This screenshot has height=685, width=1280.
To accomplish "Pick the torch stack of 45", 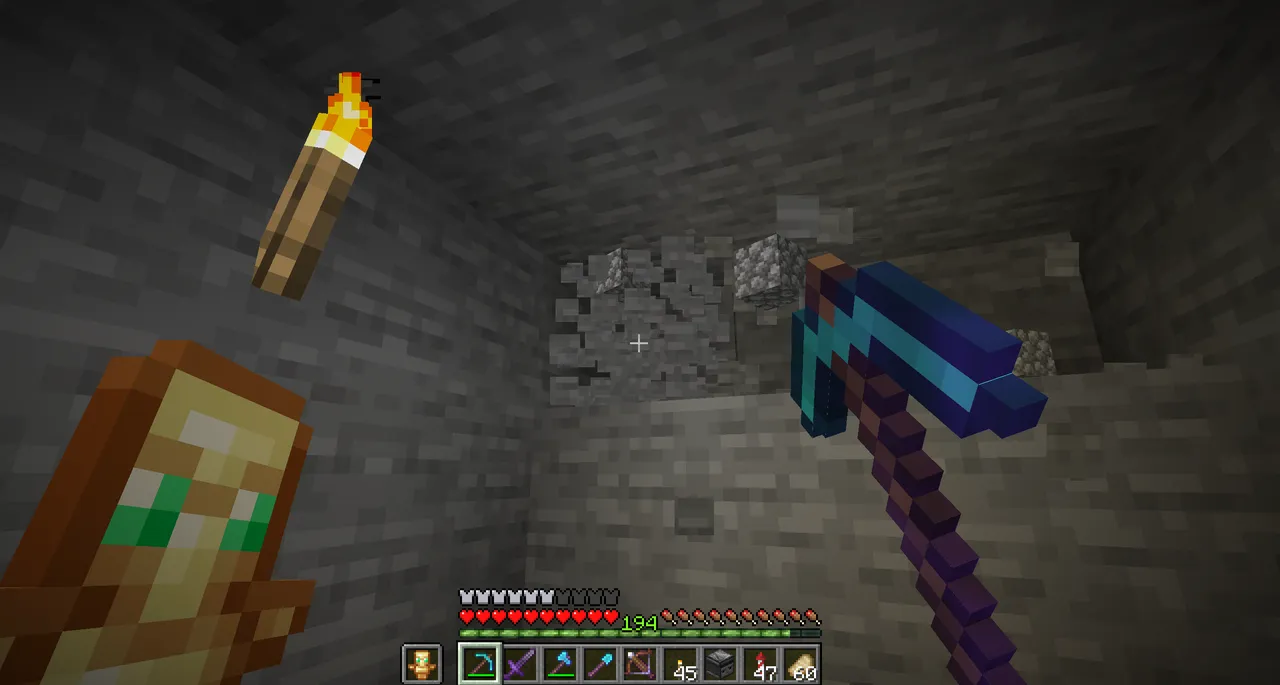I will pos(680,664).
